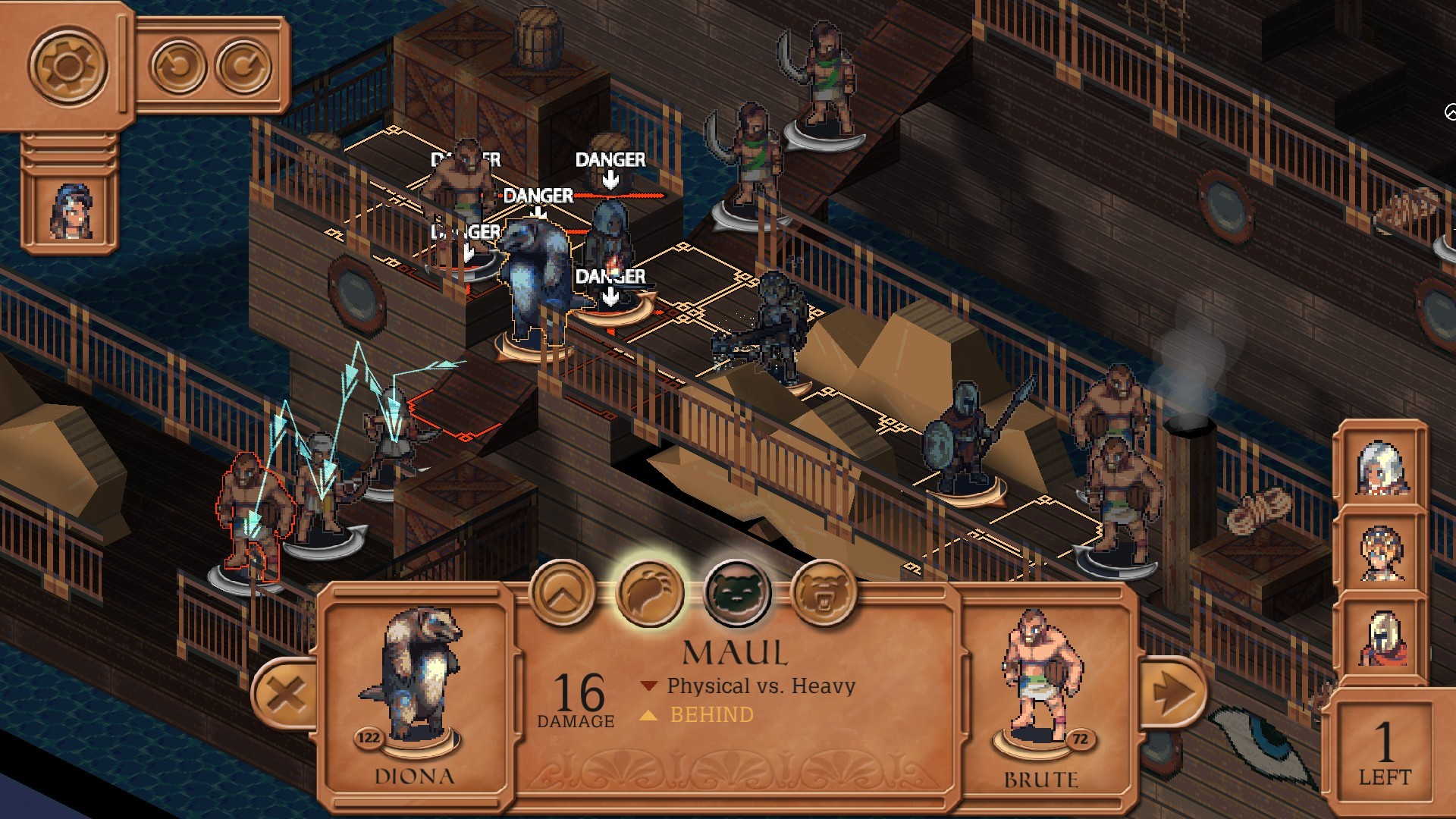Select the white-haired character portrait

pos(1382,465)
